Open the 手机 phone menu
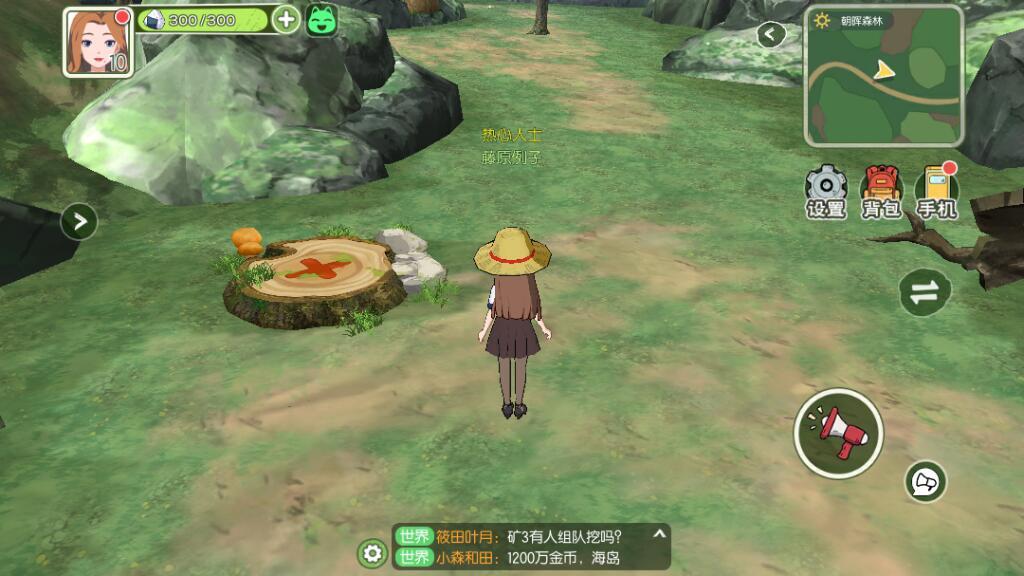1024x576 pixels. coord(936,191)
